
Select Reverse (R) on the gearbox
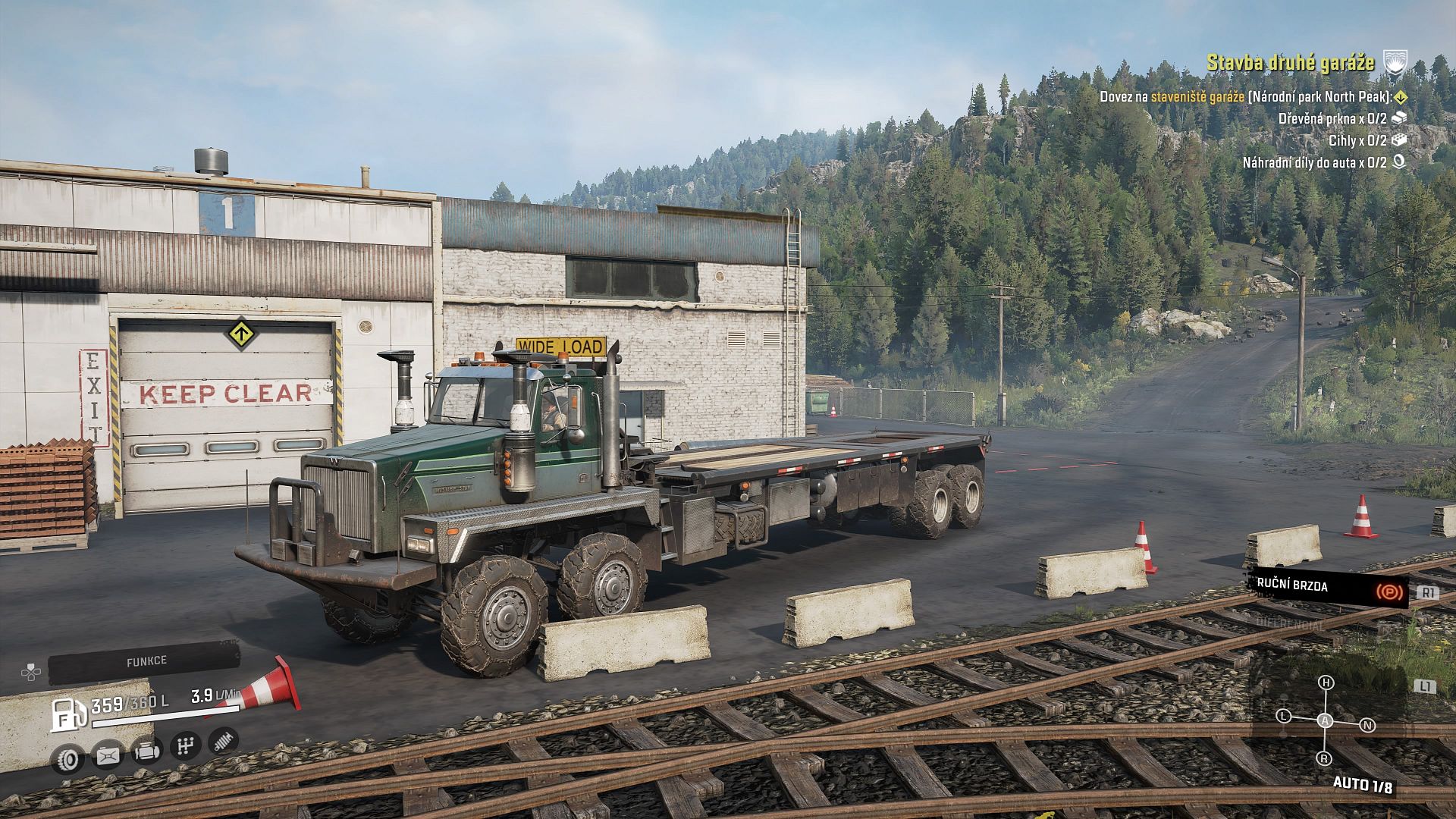1324,758
